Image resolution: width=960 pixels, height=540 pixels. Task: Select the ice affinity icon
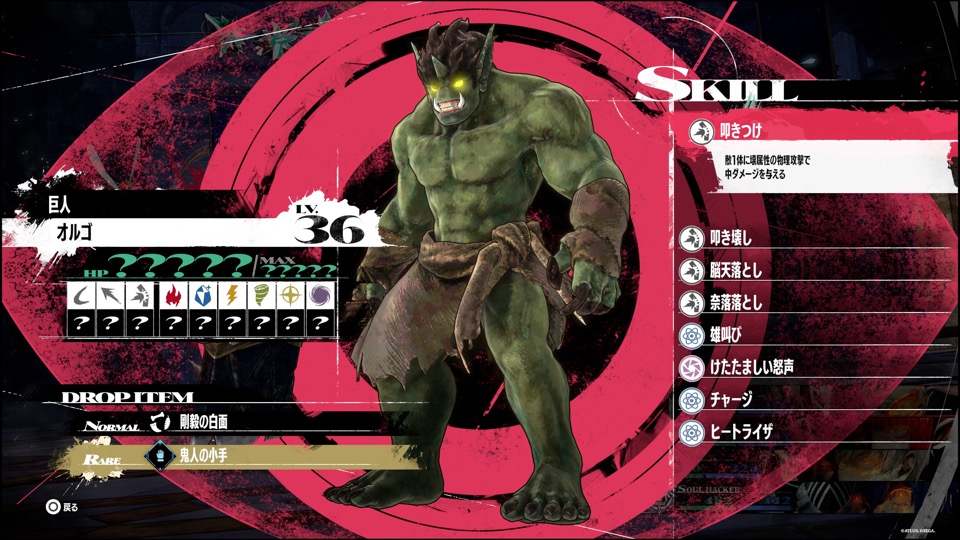click(x=202, y=296)
